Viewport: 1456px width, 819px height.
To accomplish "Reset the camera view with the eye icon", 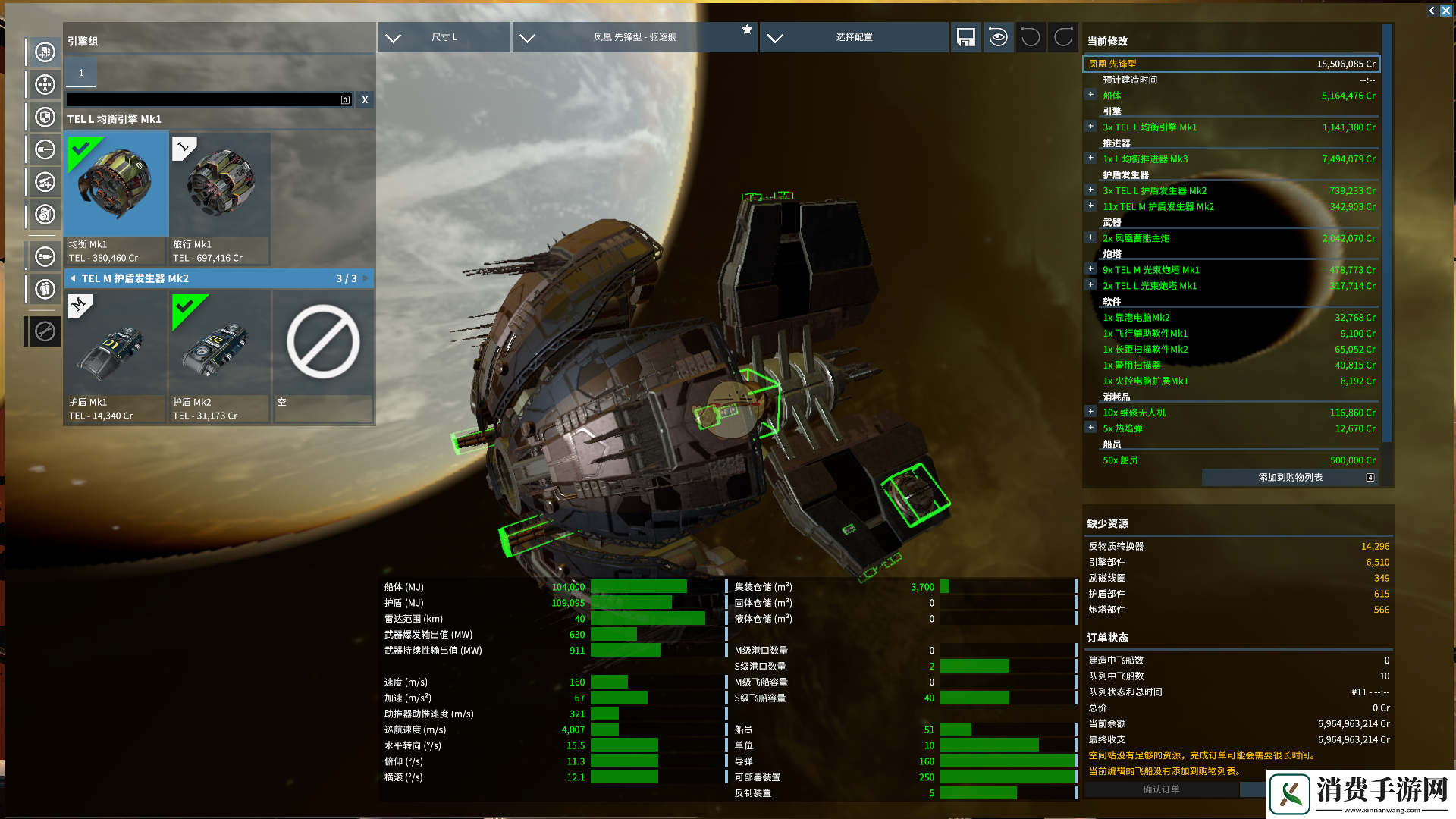I will pos(998,37).
